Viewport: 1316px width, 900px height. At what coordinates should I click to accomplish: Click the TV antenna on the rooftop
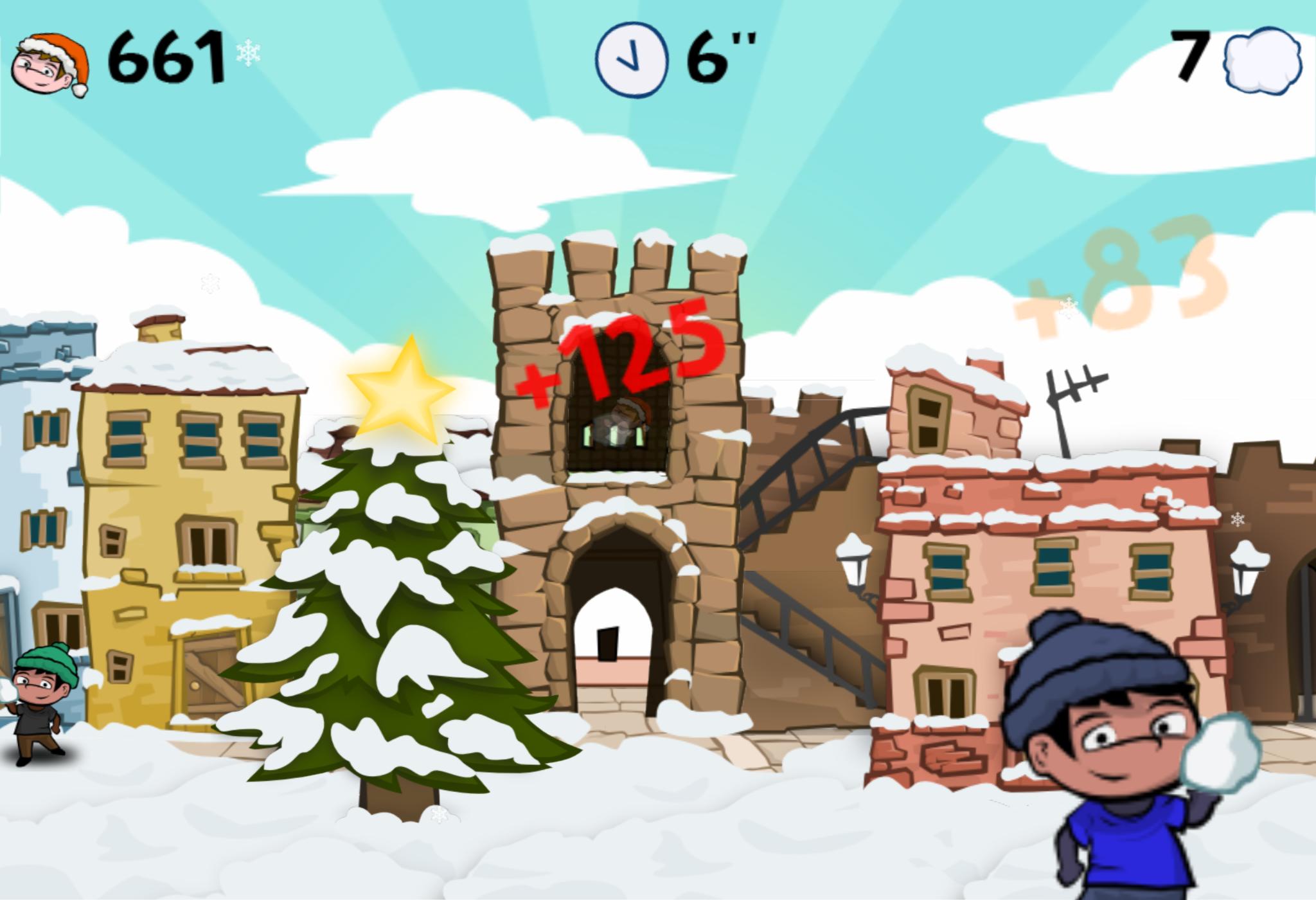pyautogui.click(x=1080, y=386)
